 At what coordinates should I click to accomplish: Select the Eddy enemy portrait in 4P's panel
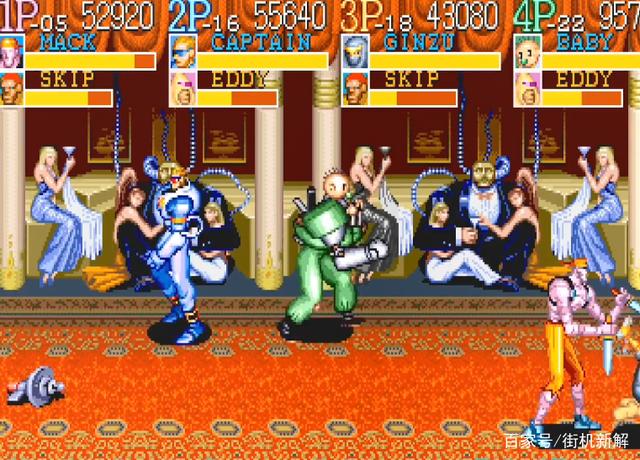(527, 89)
